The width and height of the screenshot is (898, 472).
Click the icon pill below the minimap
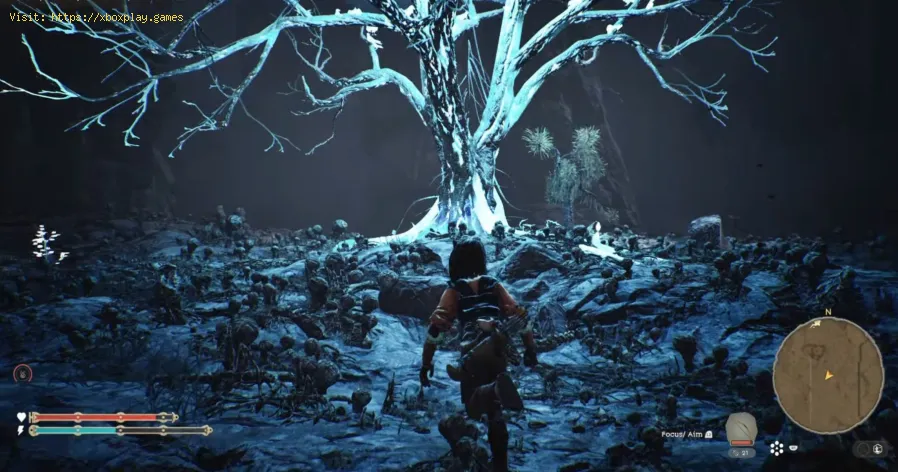[871, 449]
